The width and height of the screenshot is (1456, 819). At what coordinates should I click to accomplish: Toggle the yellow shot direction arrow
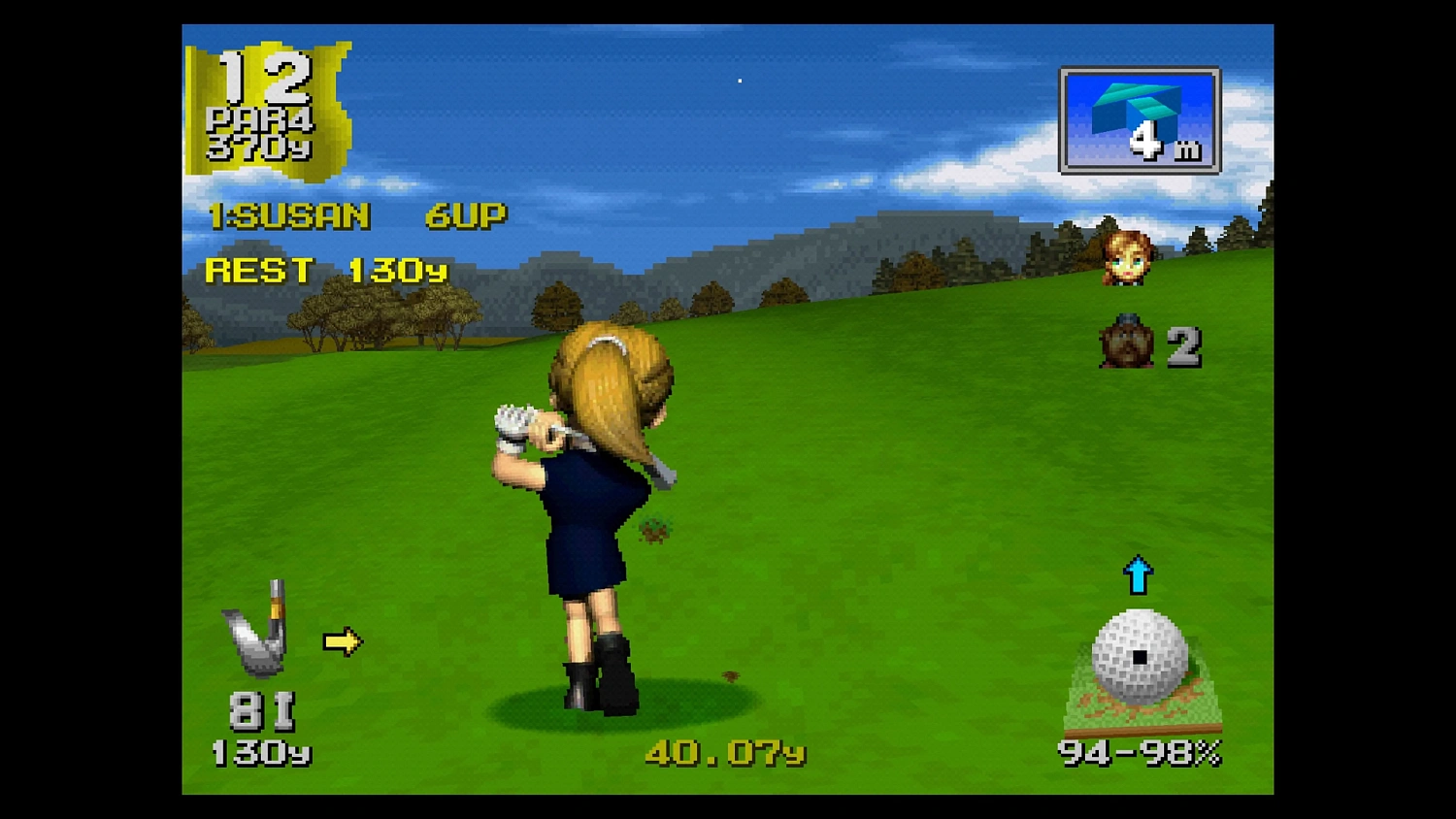click(342, 640)
